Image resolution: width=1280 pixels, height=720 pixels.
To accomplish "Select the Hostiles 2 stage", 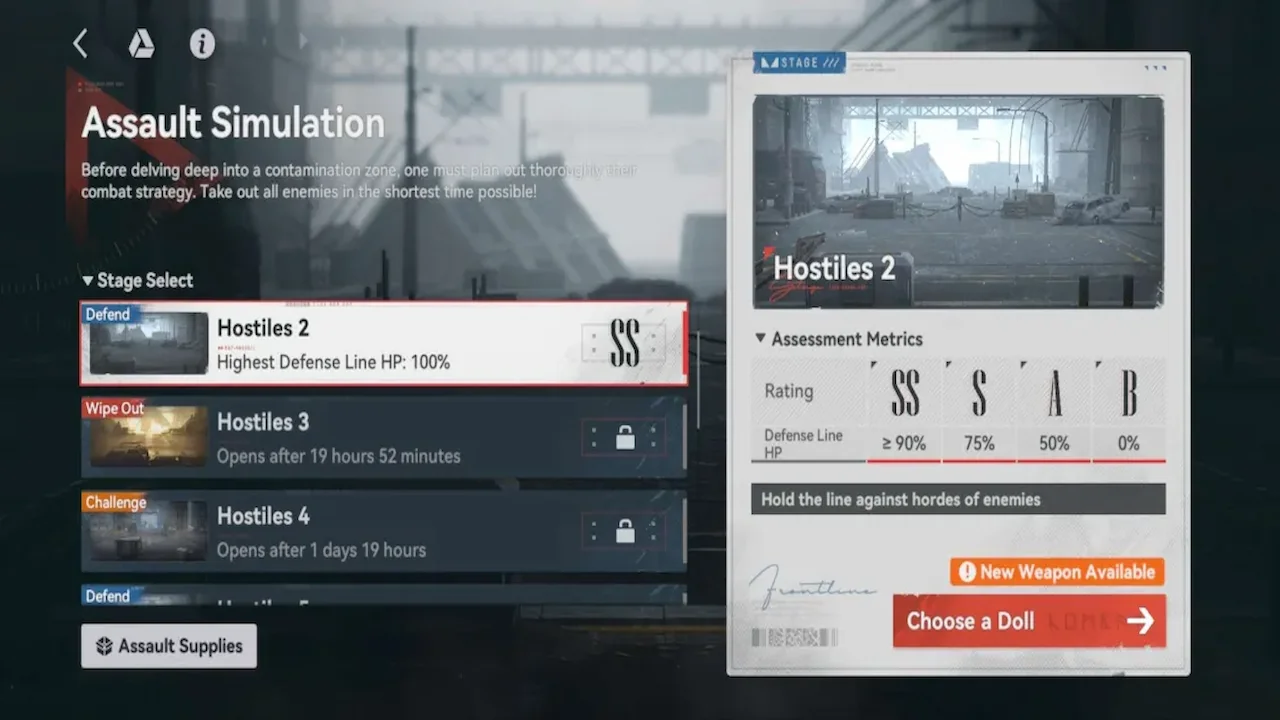I will click(x=384, y=343).
